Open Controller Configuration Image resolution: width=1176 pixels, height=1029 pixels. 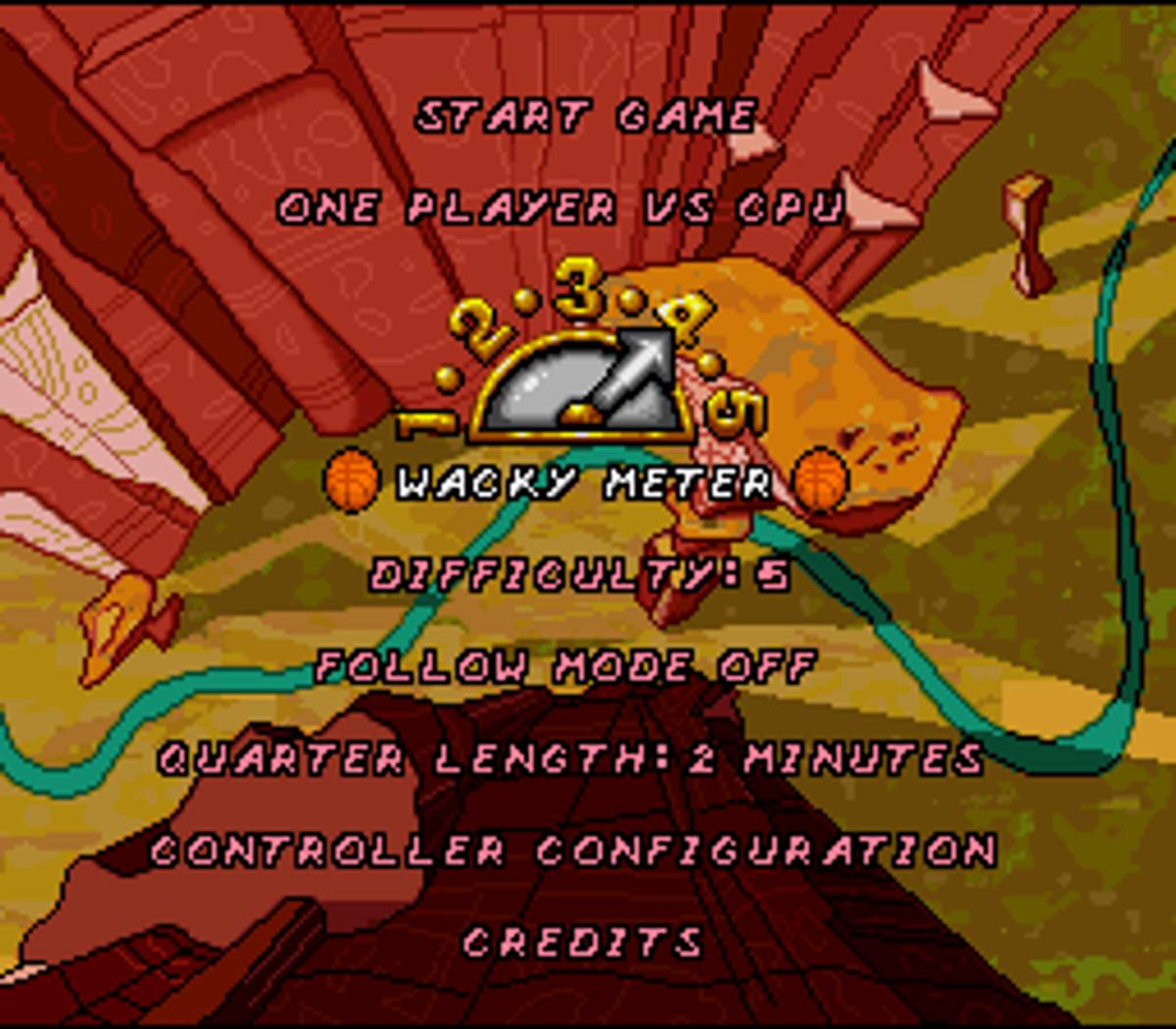(573, 850)
